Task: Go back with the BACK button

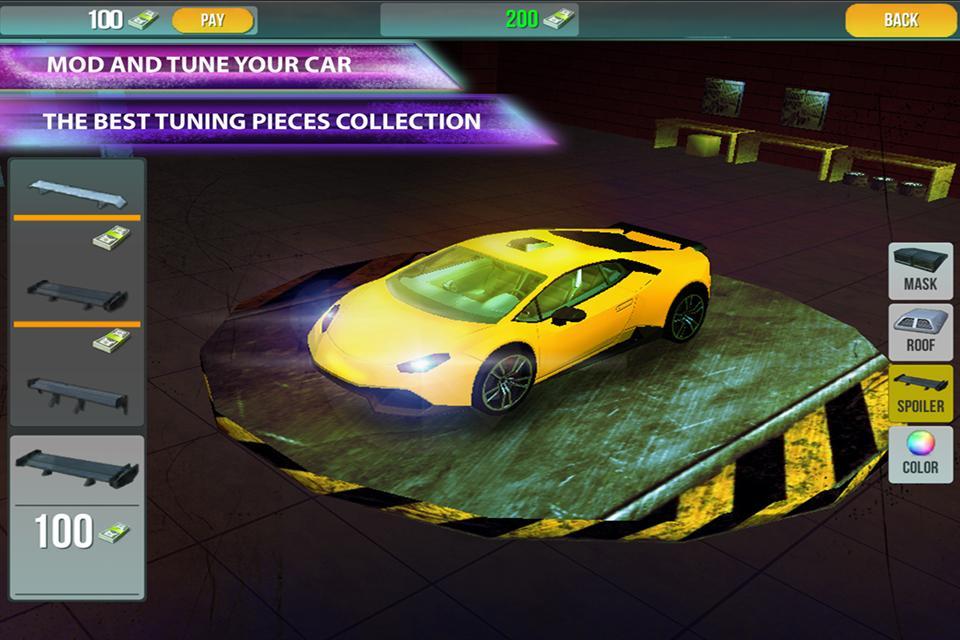Action: point(900,20)
